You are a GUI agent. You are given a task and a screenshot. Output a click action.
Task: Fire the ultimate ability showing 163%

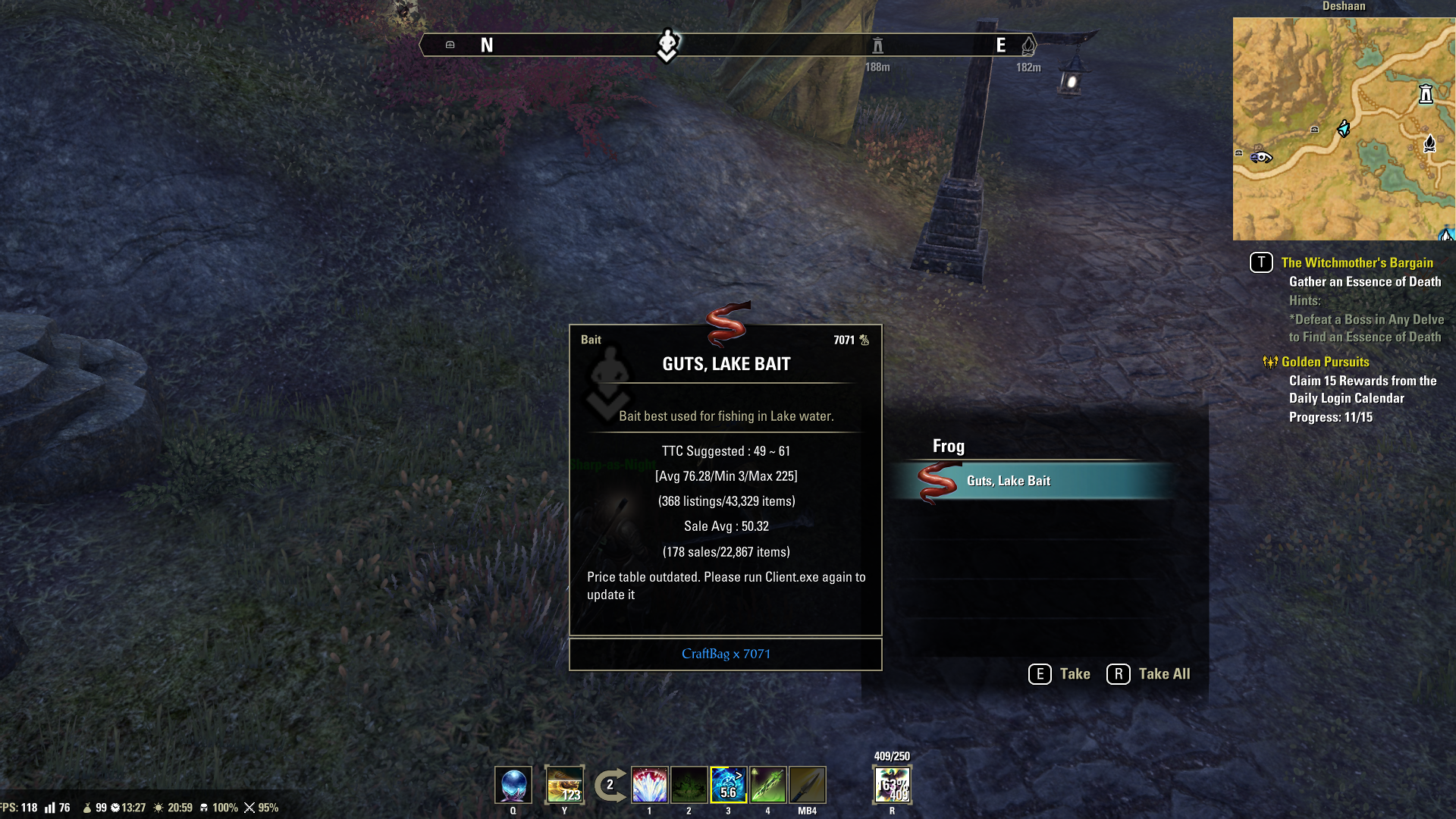click(893, 785)
